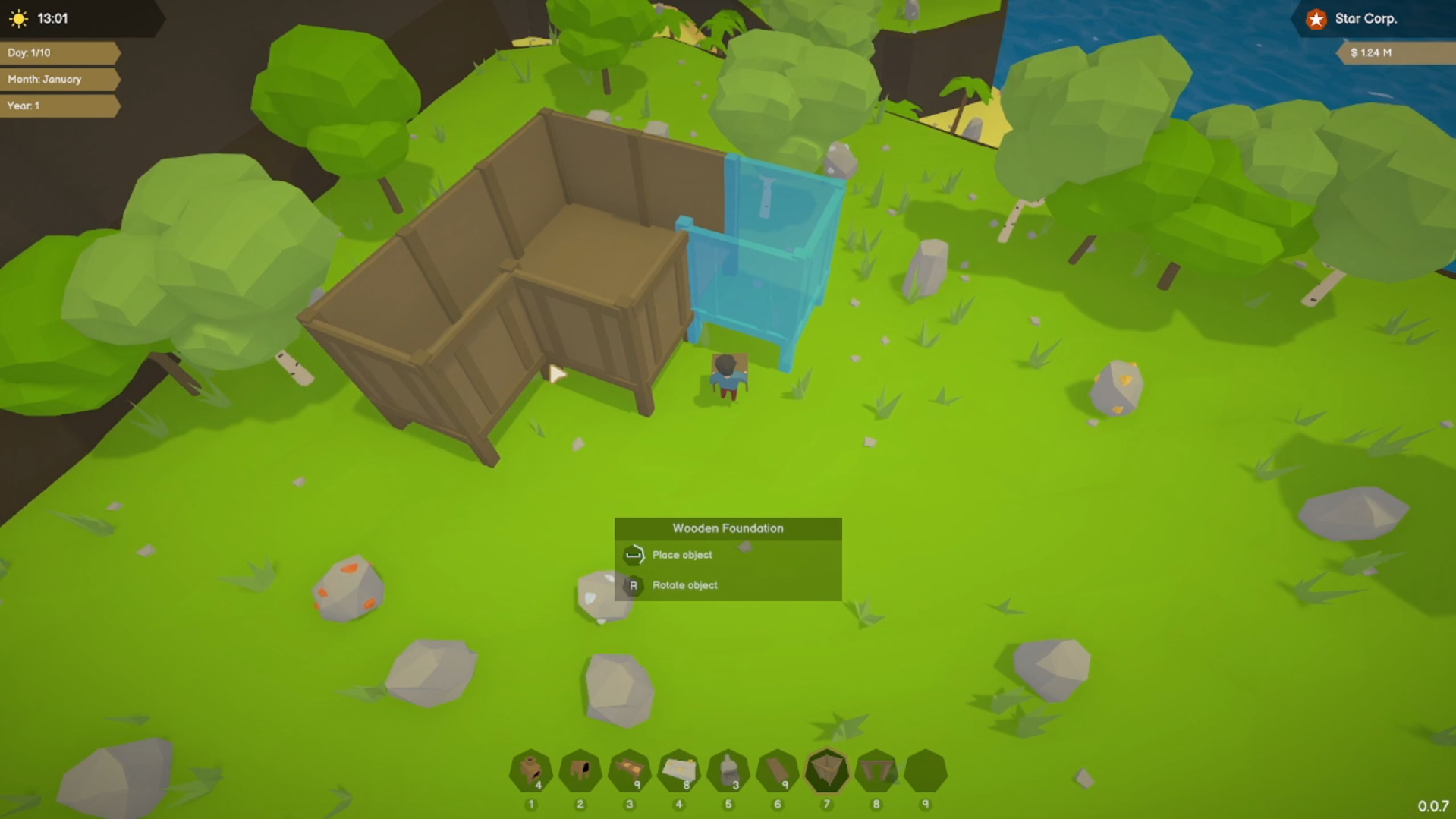Image resolution: width=1456 pixels, height=819 pixels.
Task: Click the Month: January banner
Action: (x=43, y=79)
